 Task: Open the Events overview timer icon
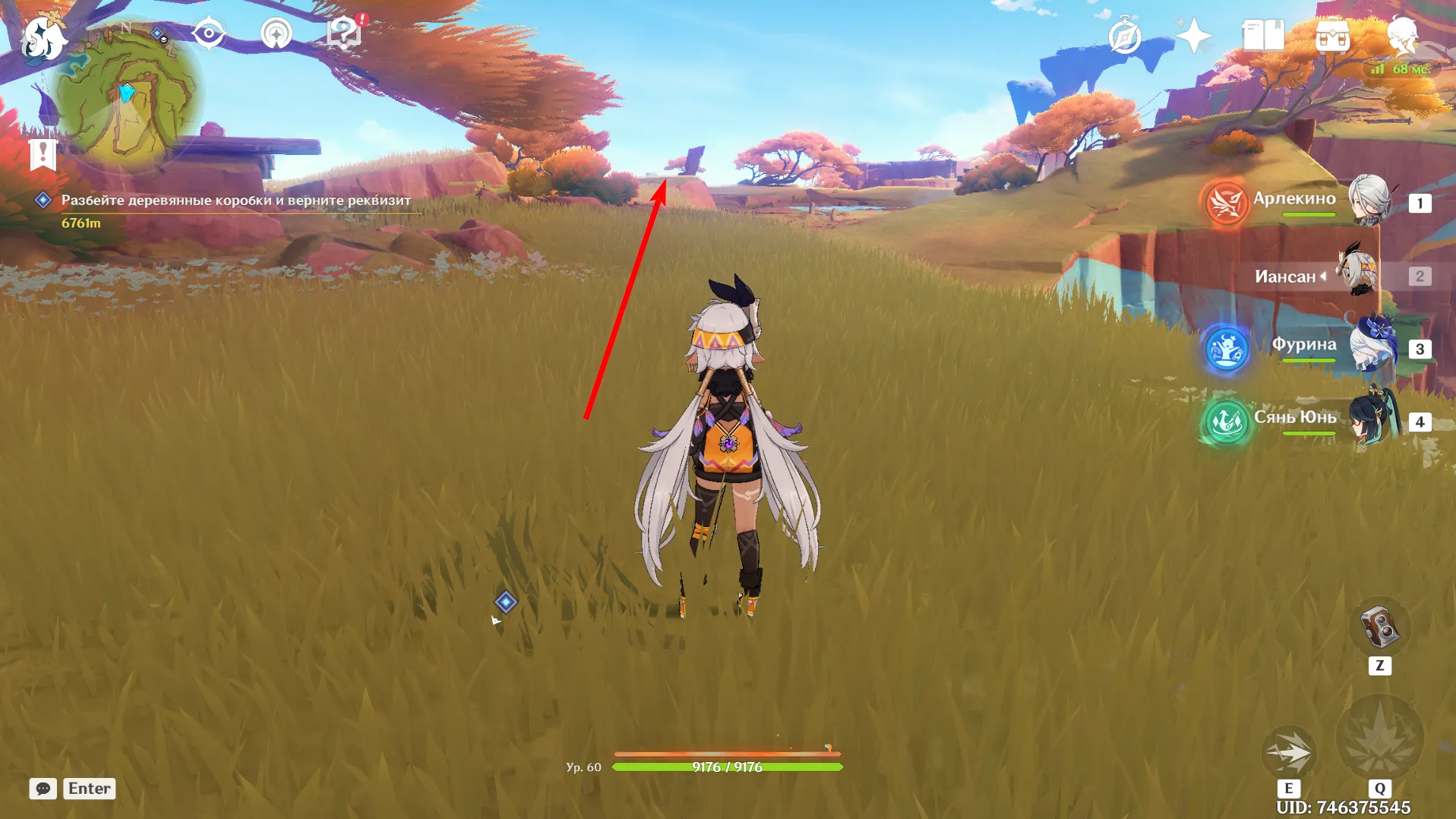[x=1124, y=34]
